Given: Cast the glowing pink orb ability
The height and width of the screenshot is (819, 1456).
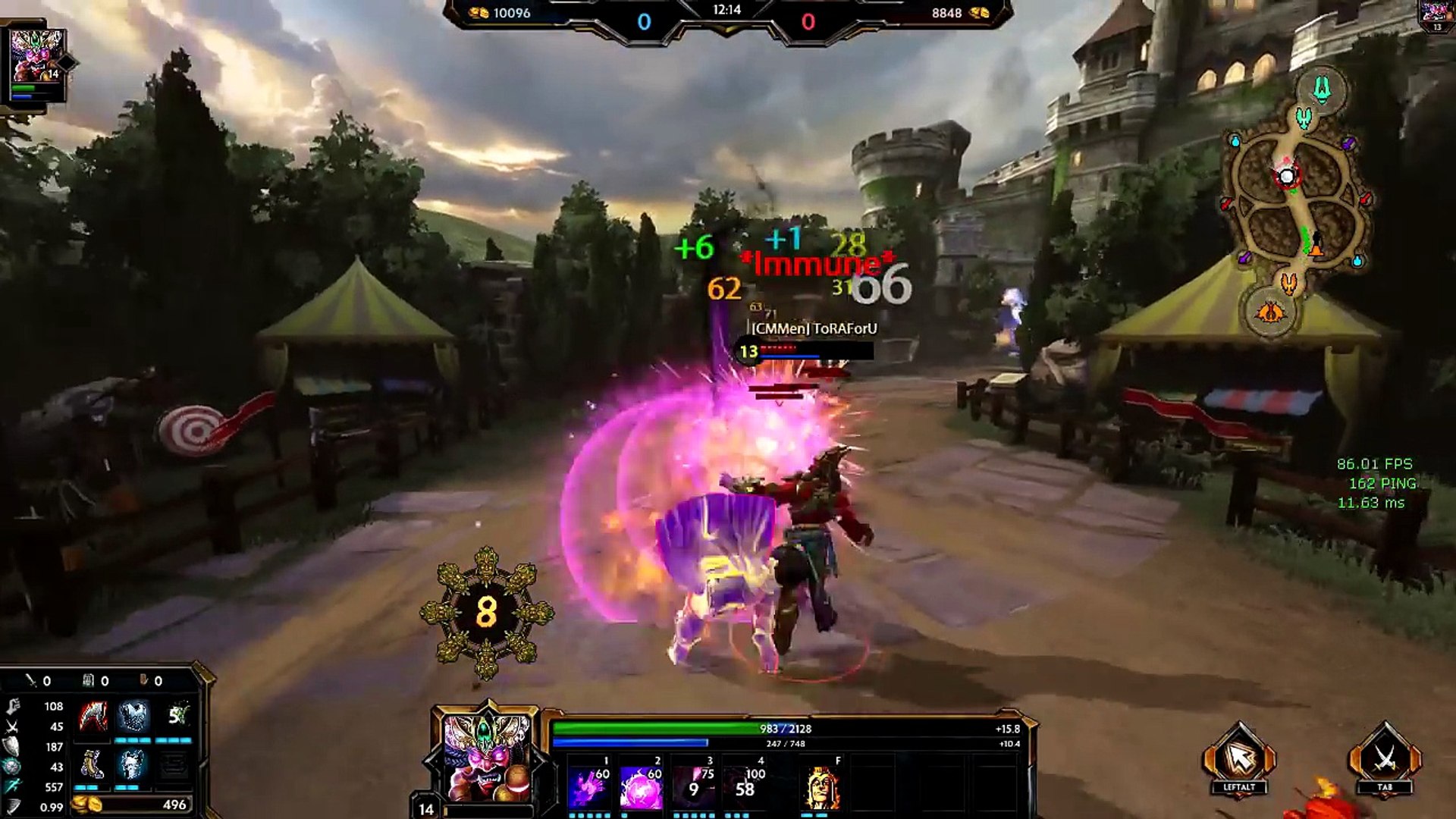Looking at the screenshot, I should (x=641, y=788).
